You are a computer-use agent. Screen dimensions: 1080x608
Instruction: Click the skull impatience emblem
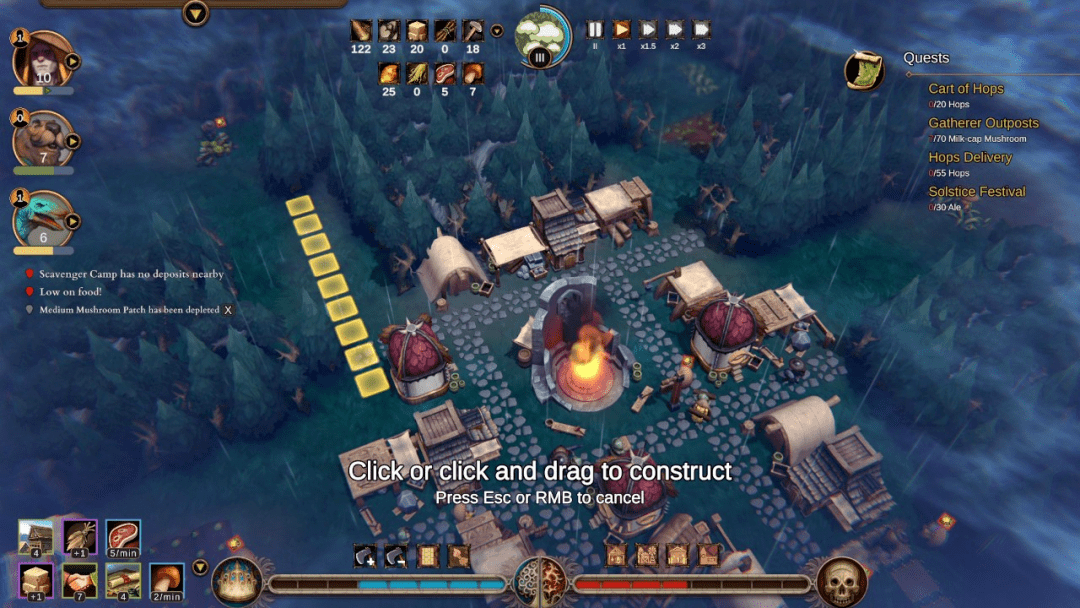click(x=841, y=581)
